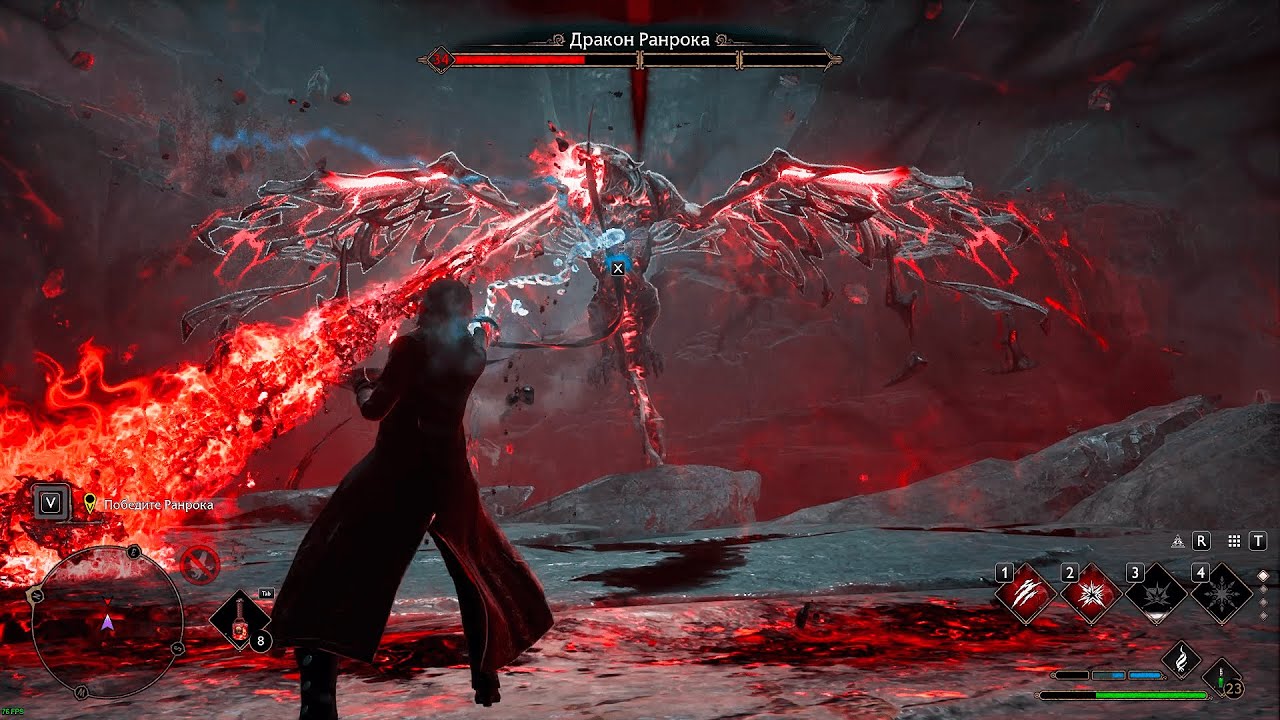
Task: Click the crossed-out mount icon
Action: [x=200, y=566]
